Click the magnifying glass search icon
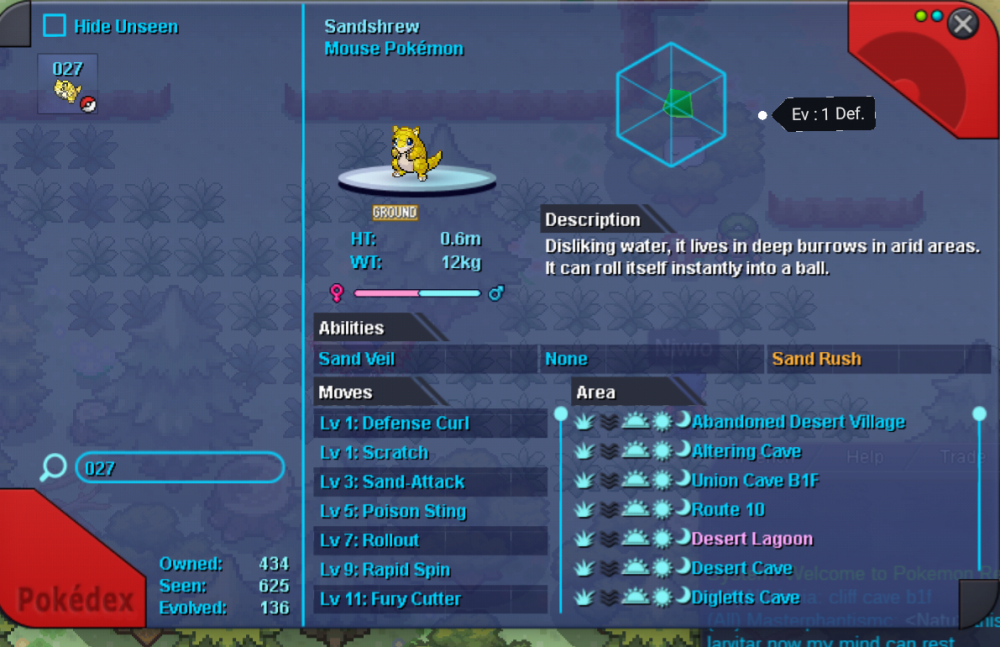This screenshot has width=1000, height=647. [53, 467]
